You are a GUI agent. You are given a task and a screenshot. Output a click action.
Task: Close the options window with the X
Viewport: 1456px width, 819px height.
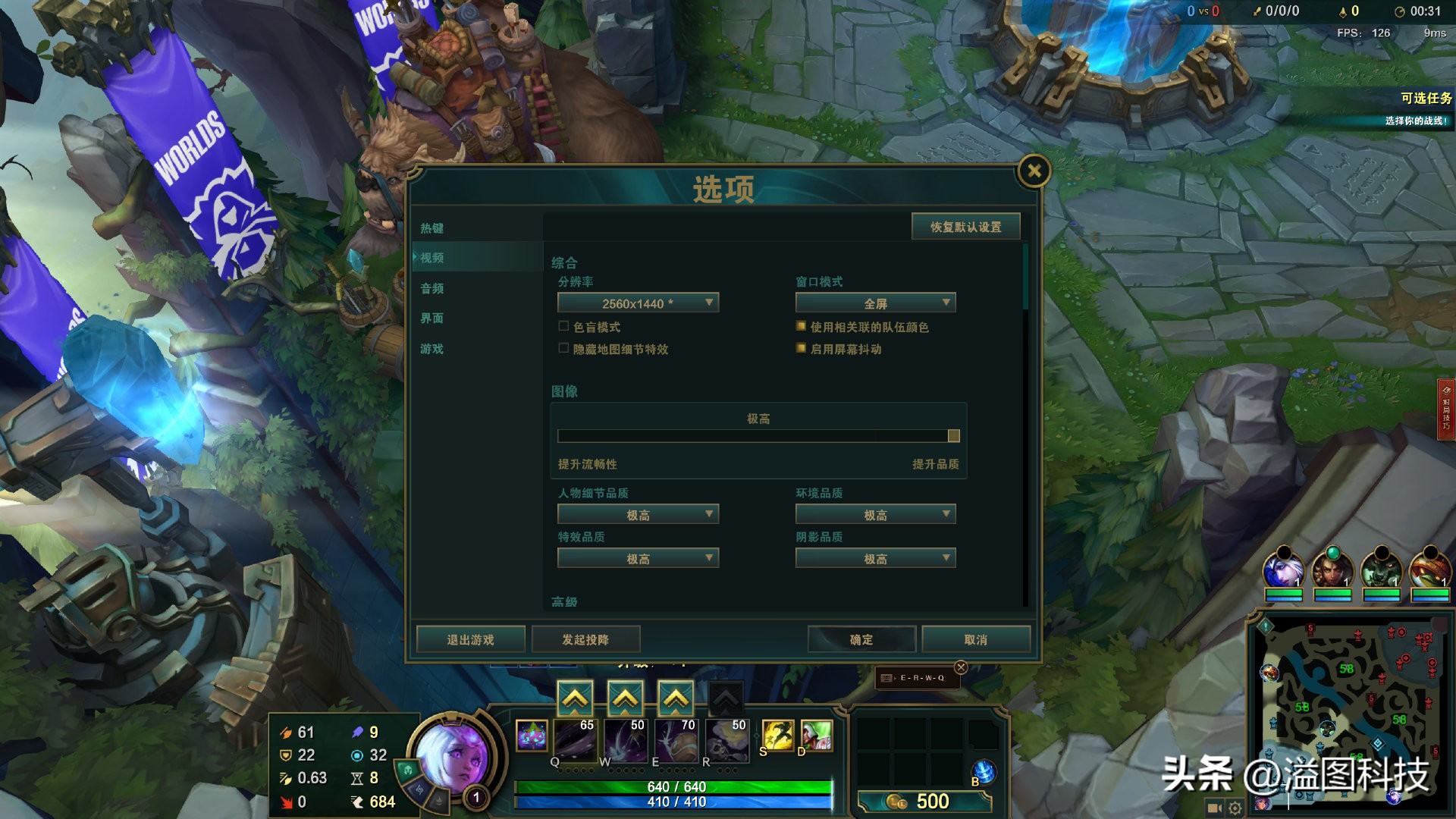pyautogui.click(x=1034, y=171)
